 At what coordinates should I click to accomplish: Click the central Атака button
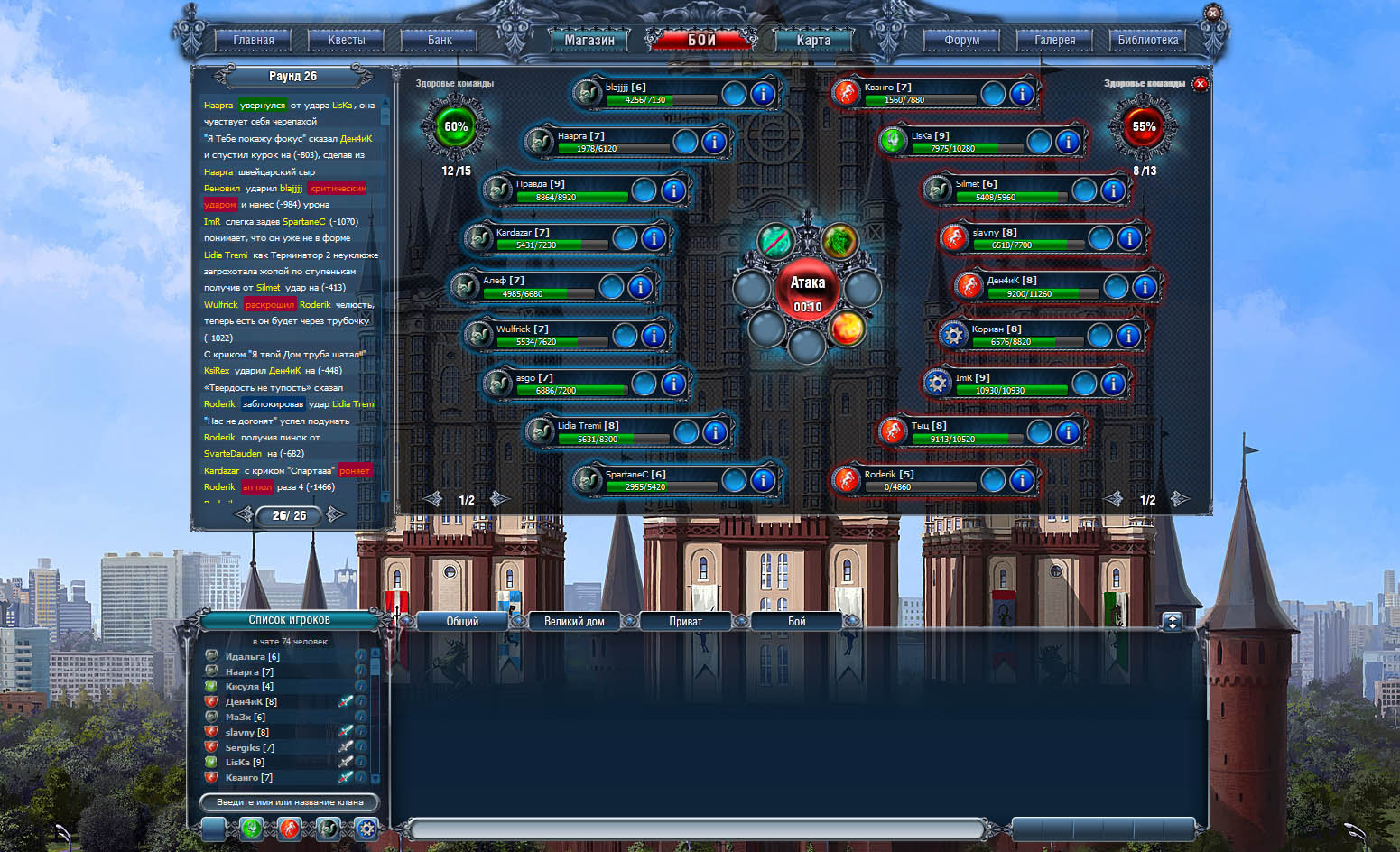[808, 289]
